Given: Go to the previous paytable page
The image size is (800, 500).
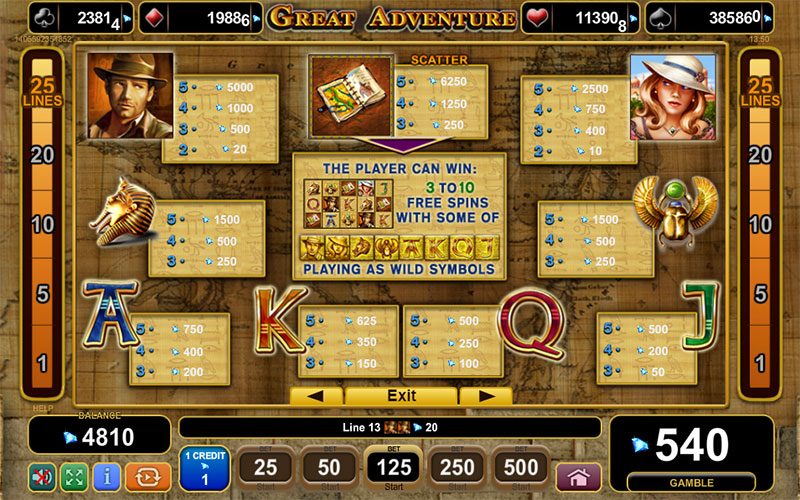Looking at the screenshot, I should (317, 396).
